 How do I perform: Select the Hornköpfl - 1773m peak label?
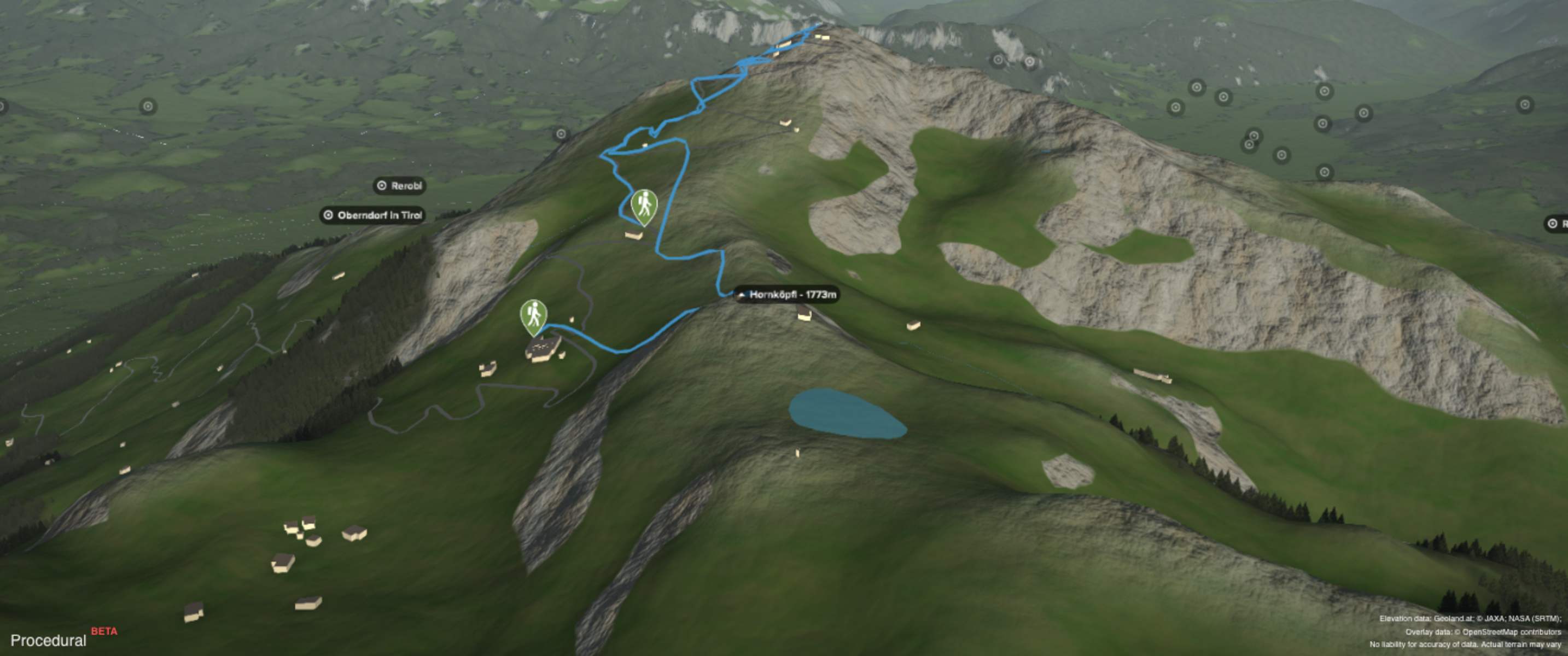pos(786,295)
